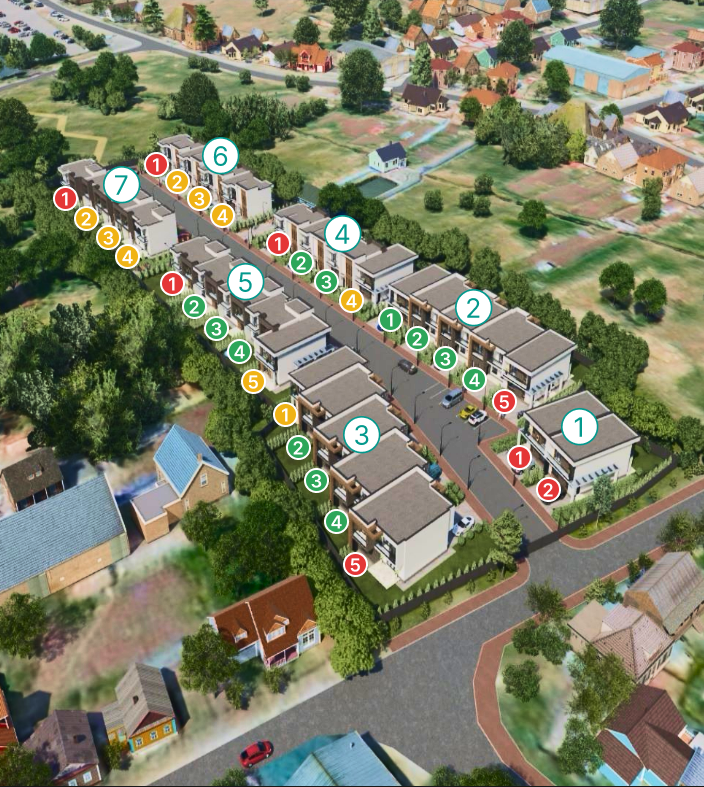Select red unit 1 of building 6
Viewport: 704px width, 787px height.
pos(156,163)
